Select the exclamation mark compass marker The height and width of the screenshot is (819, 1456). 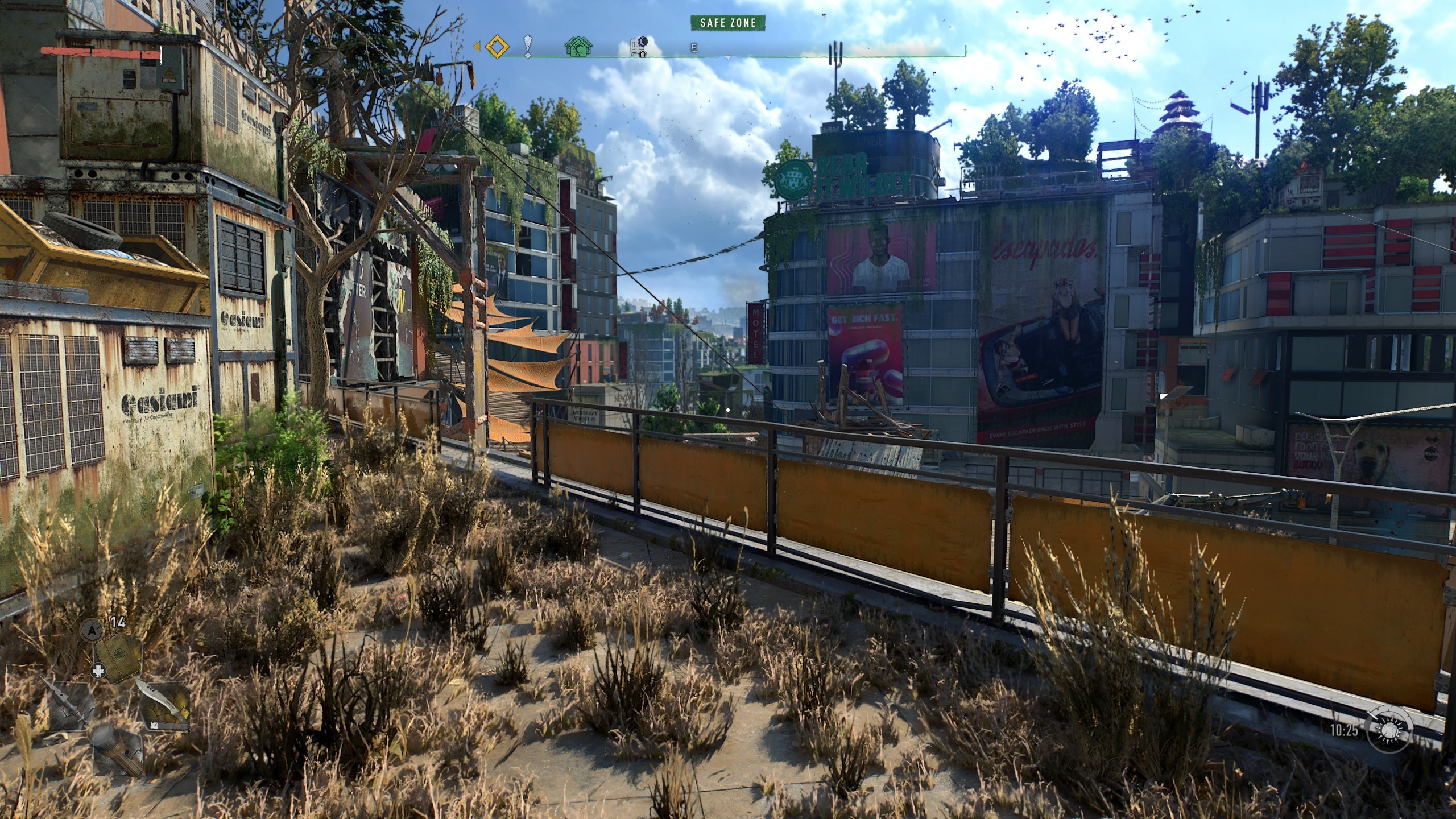(528, 47)
